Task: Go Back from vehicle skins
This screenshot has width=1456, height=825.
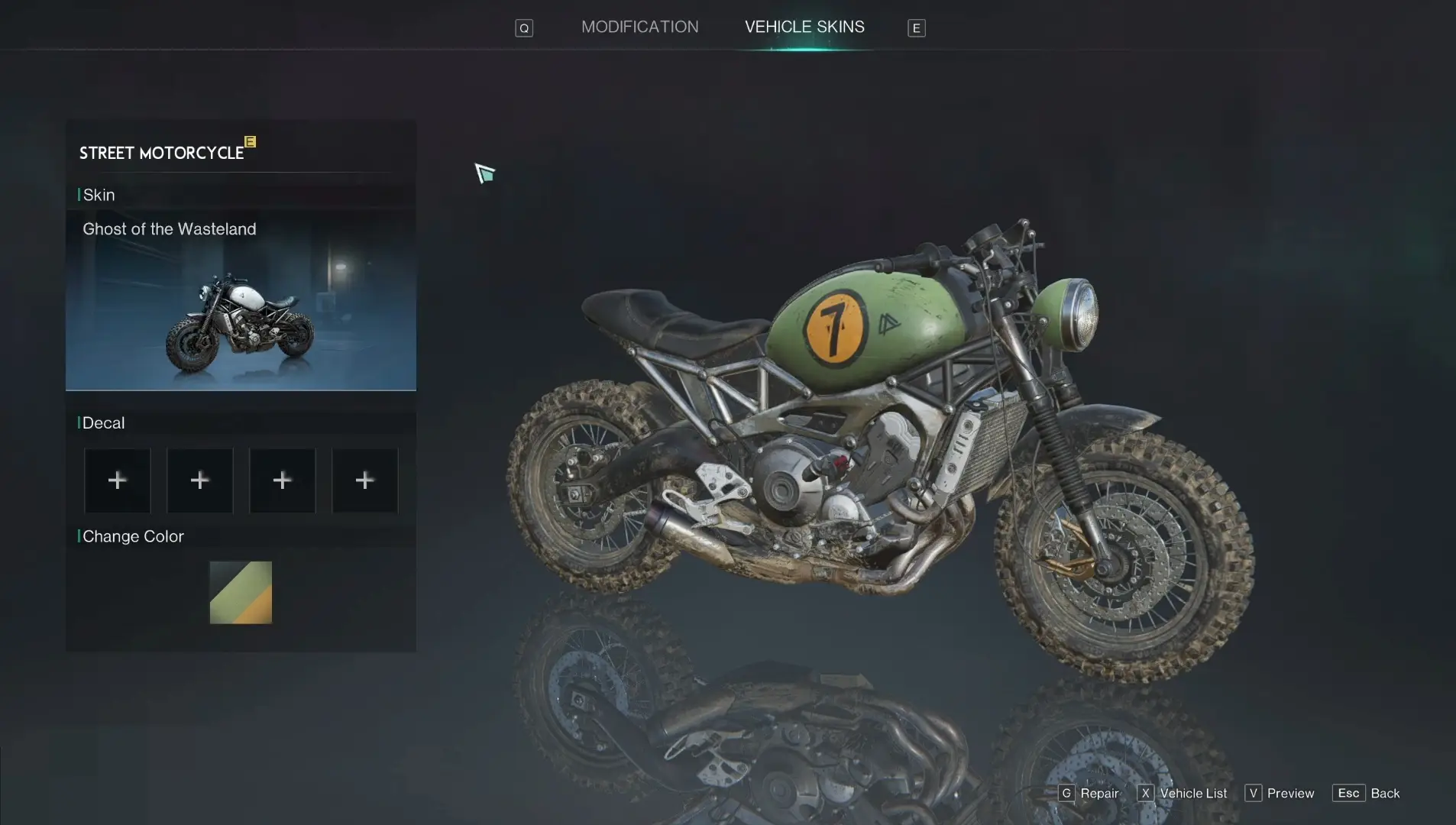Action: [x=1367, y=793]
